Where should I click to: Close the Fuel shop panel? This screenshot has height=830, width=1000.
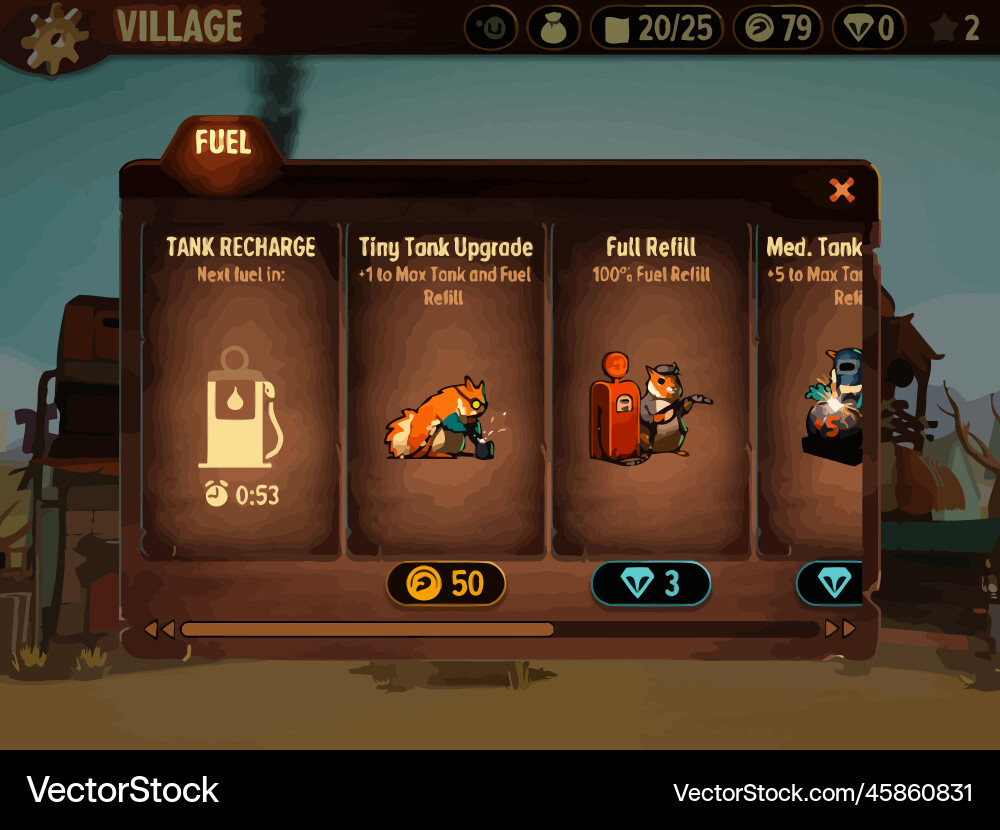point(842,190)
